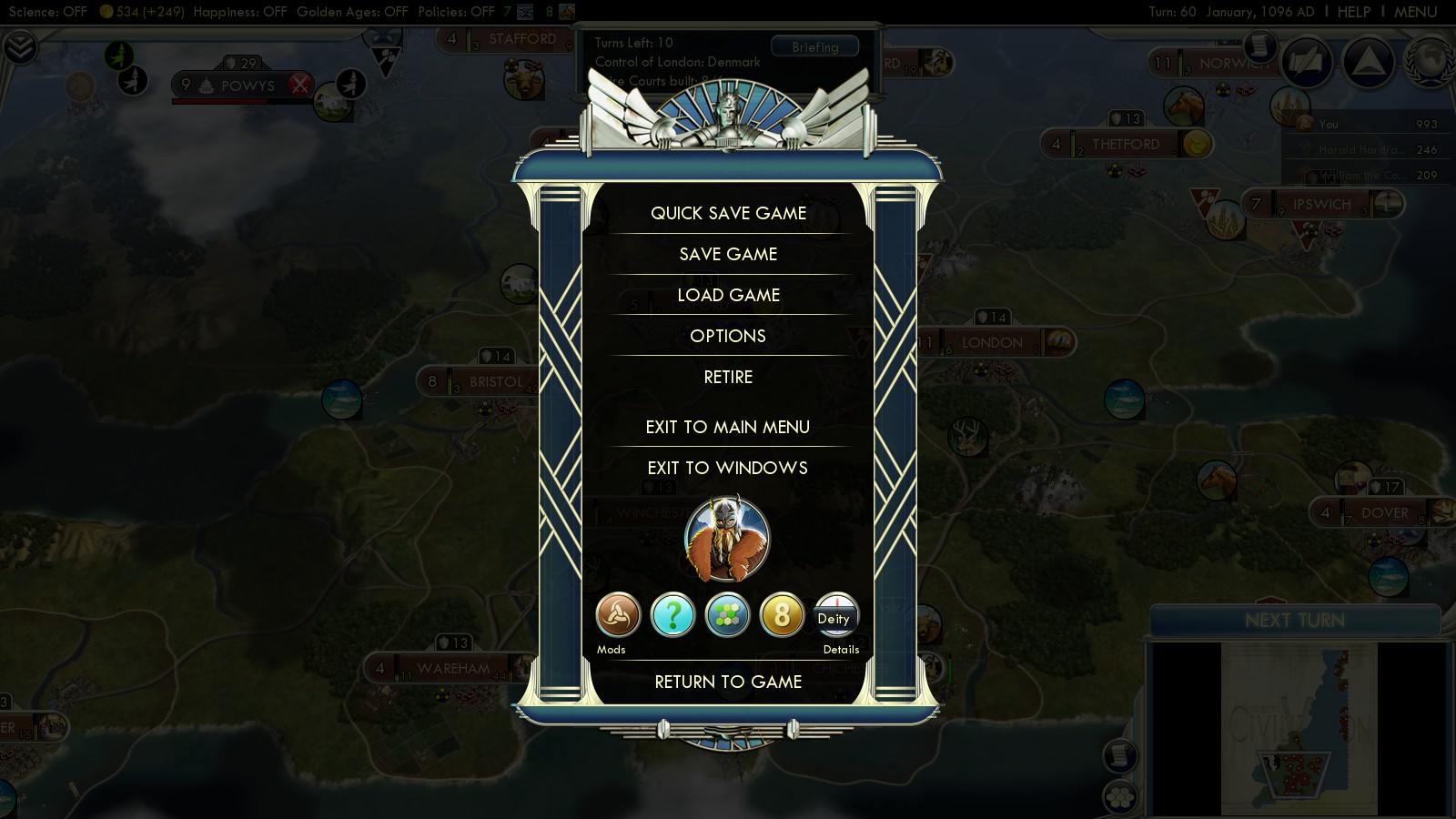Click the gold number 8 icon
The width and height of the screenshot is (1456, 819).
(x=782, y=616)
